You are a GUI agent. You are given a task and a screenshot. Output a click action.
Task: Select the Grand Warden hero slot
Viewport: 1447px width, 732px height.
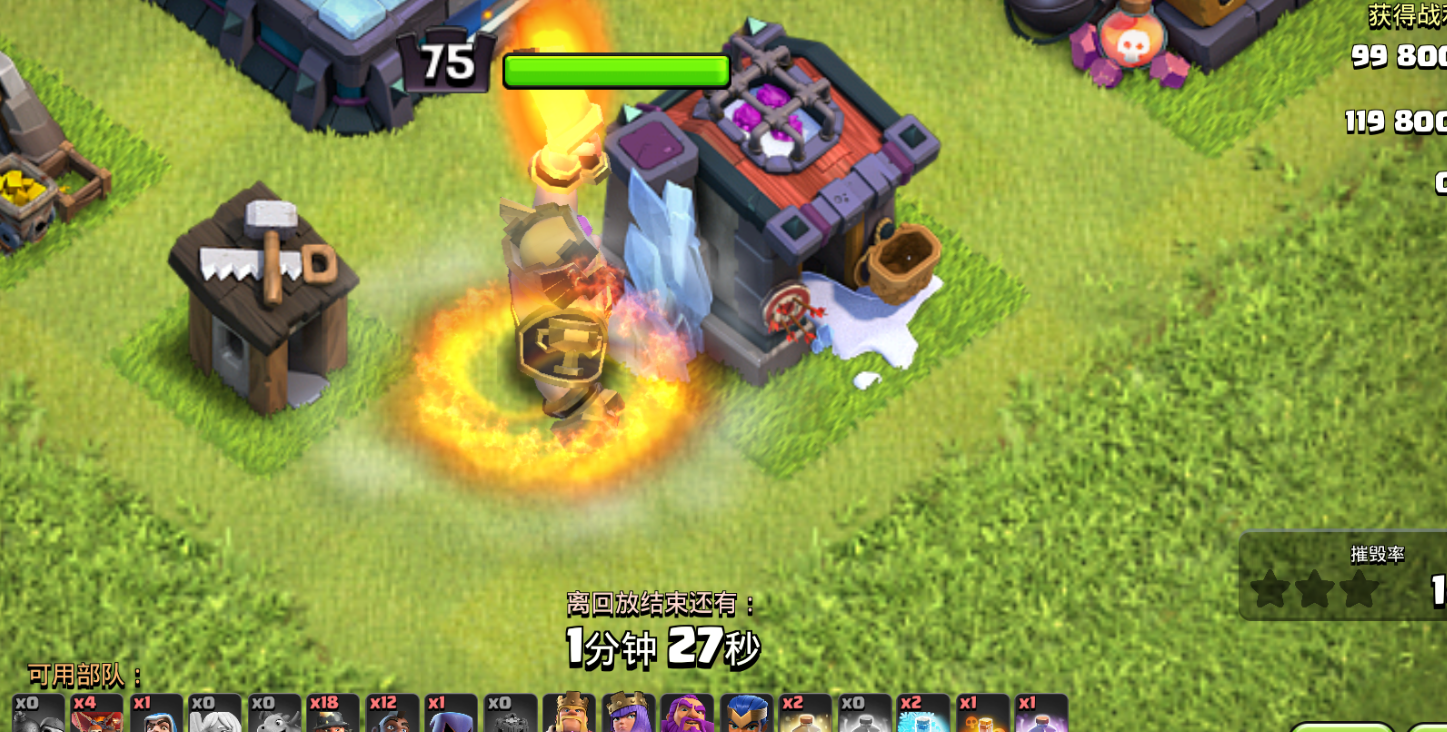tap(687, 713)
